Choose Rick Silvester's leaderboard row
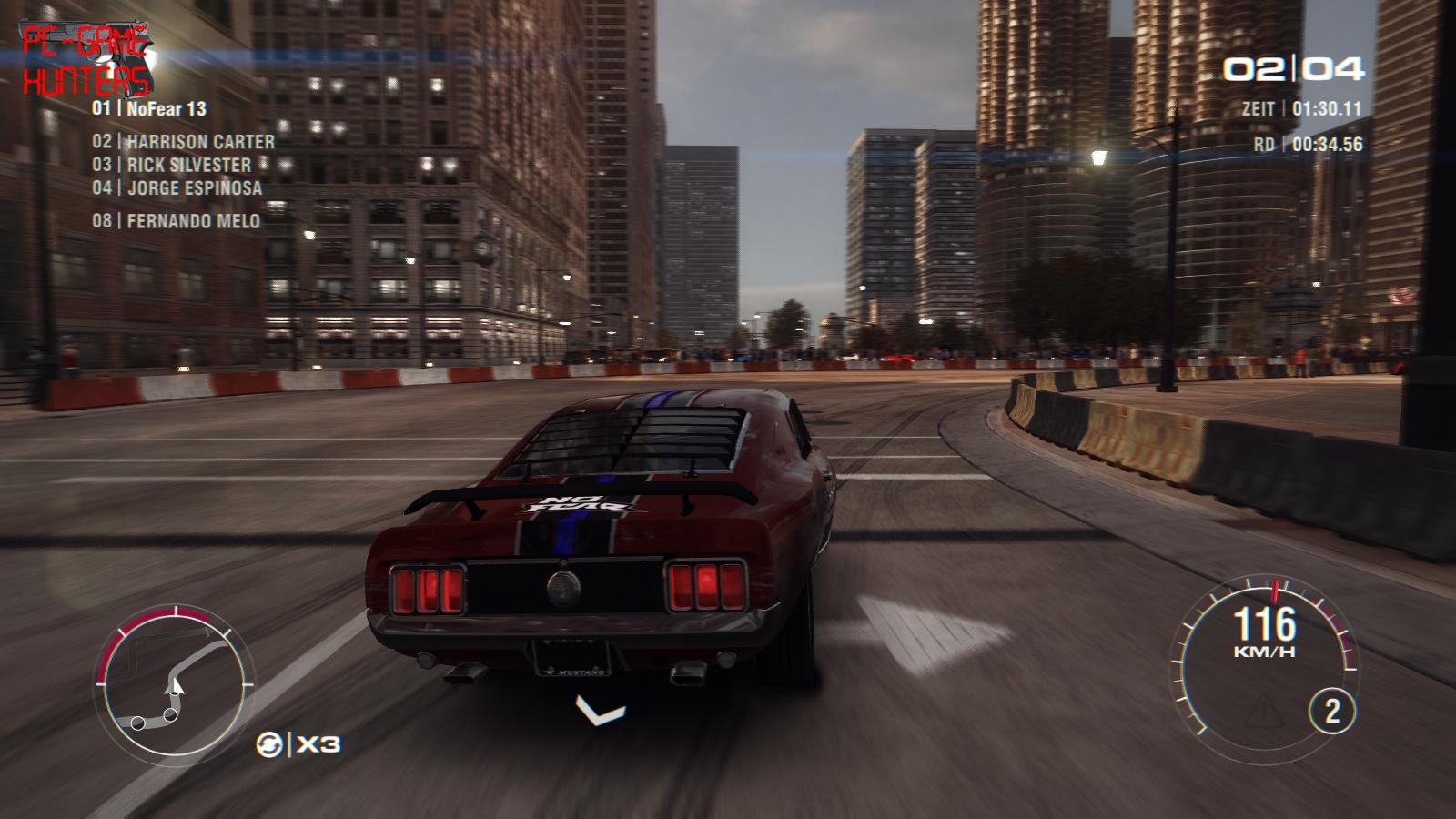The image size is (1456, 819). tap(171, 165)
